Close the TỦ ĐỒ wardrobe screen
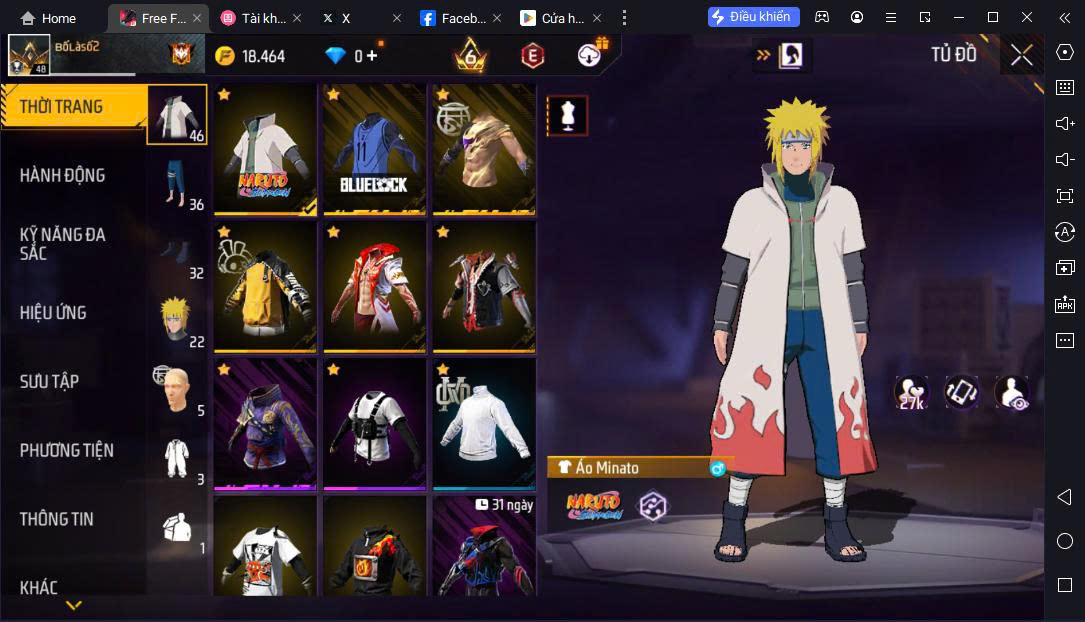Viewport: 1085px width, 622px height. coord(1021,55)
